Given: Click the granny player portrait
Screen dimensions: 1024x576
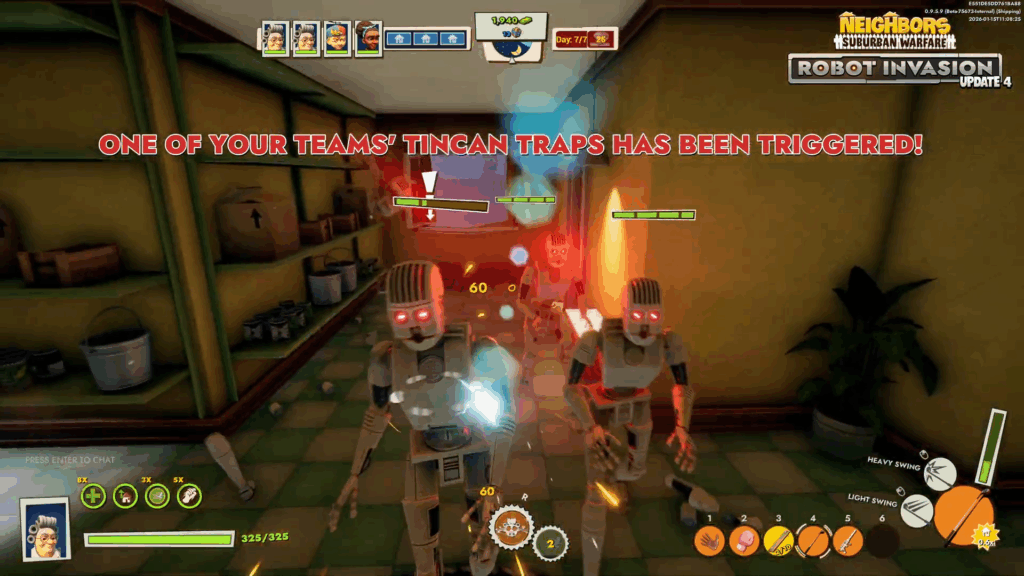Looking at the screenshot, I should point(46,528).
